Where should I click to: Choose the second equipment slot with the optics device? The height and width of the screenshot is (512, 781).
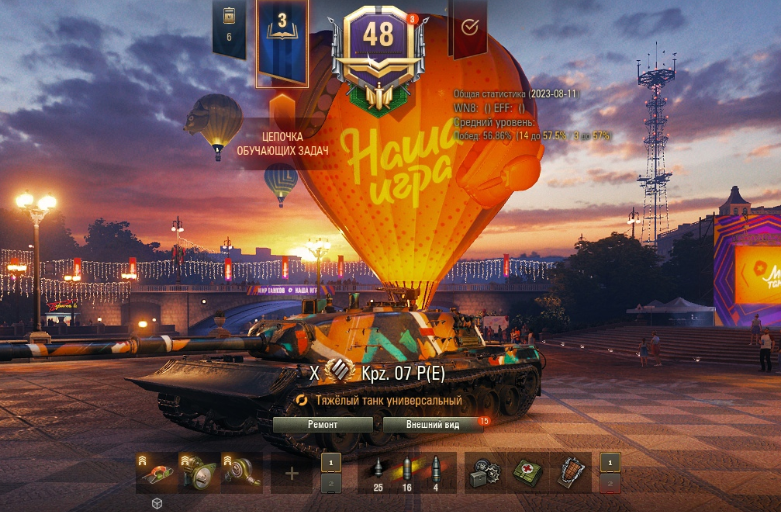[199, 471]
